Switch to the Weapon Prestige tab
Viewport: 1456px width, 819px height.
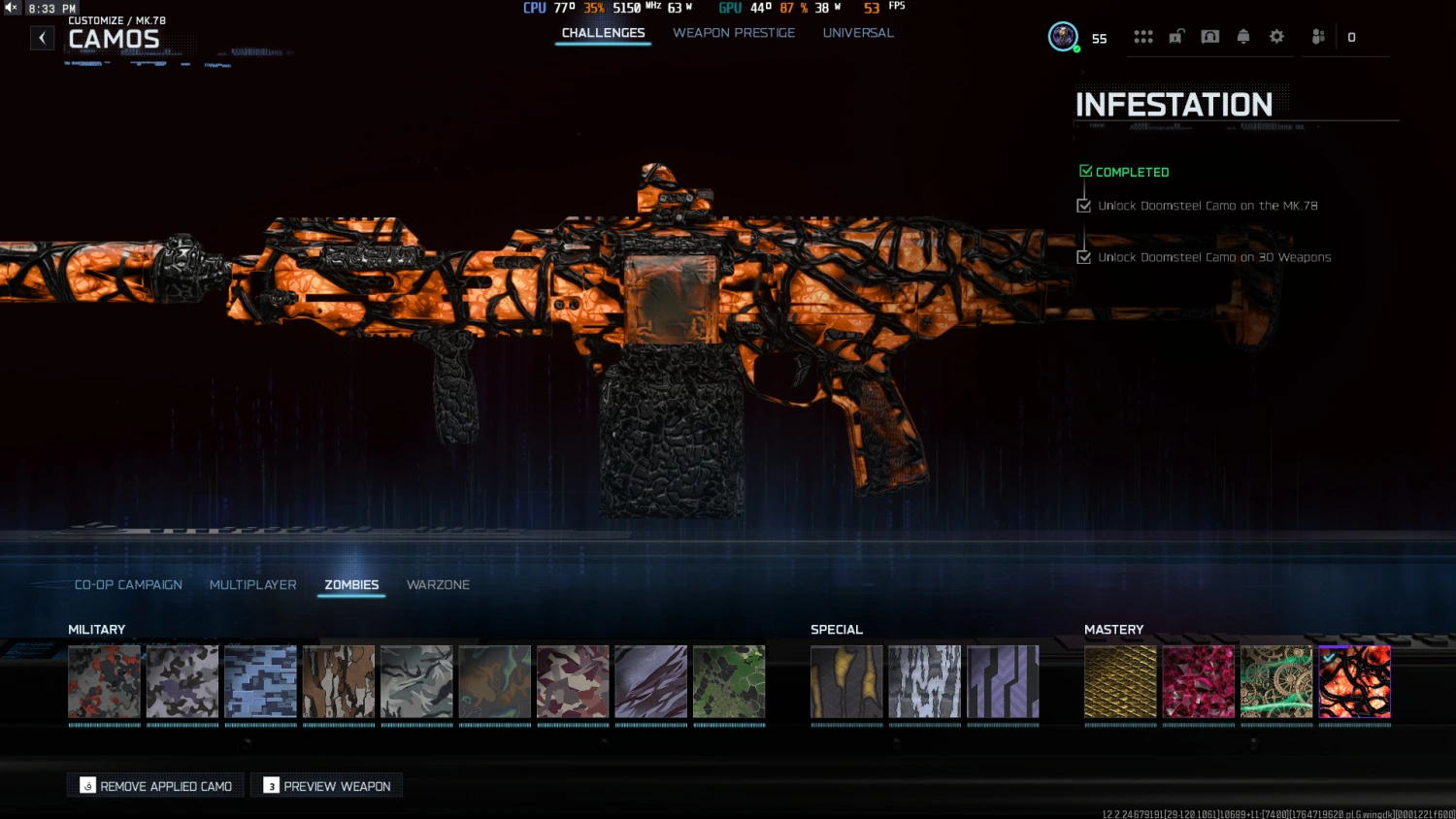pos(734,32)
